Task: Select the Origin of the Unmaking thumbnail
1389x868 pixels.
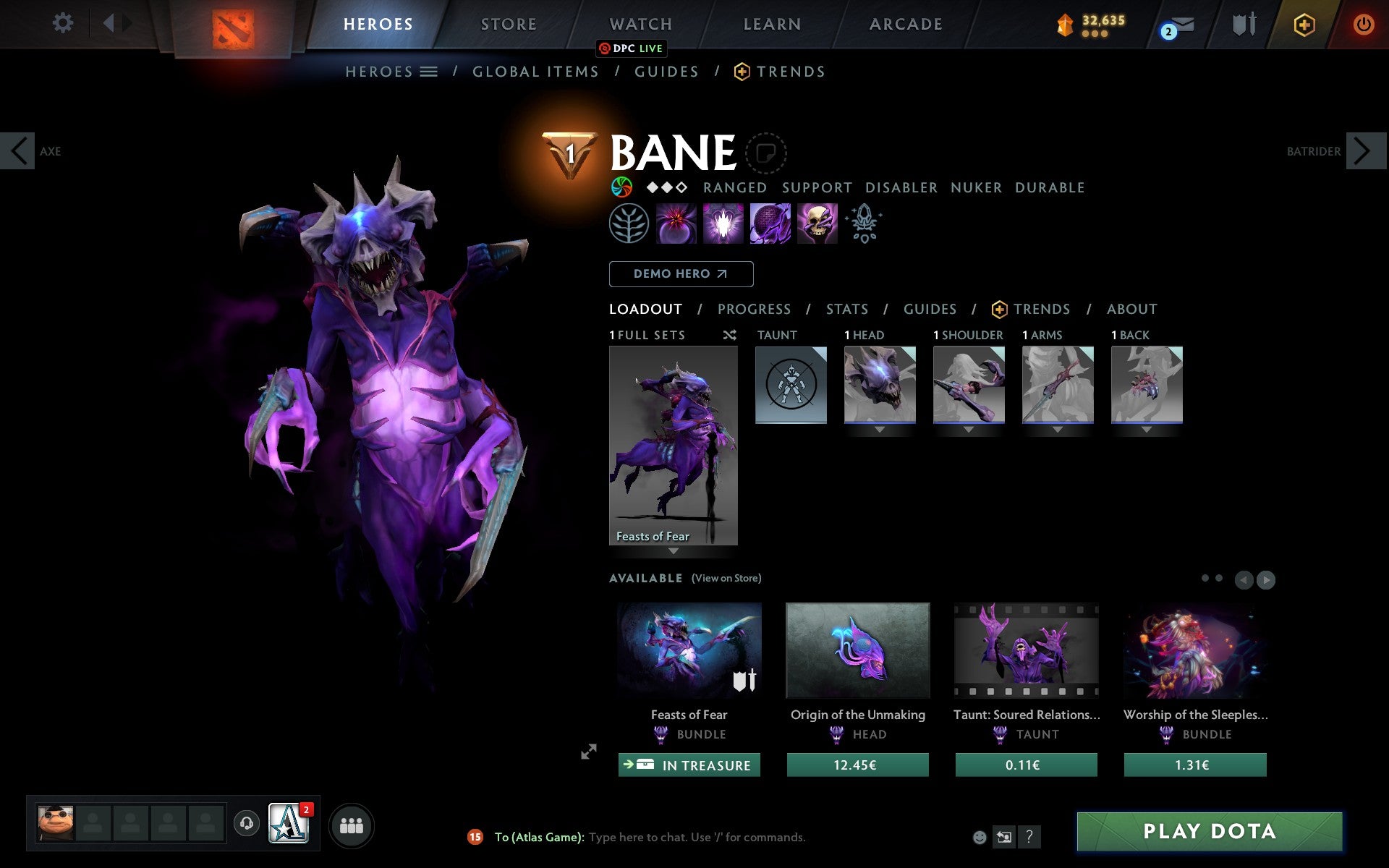Action: (x=857, y=650)
